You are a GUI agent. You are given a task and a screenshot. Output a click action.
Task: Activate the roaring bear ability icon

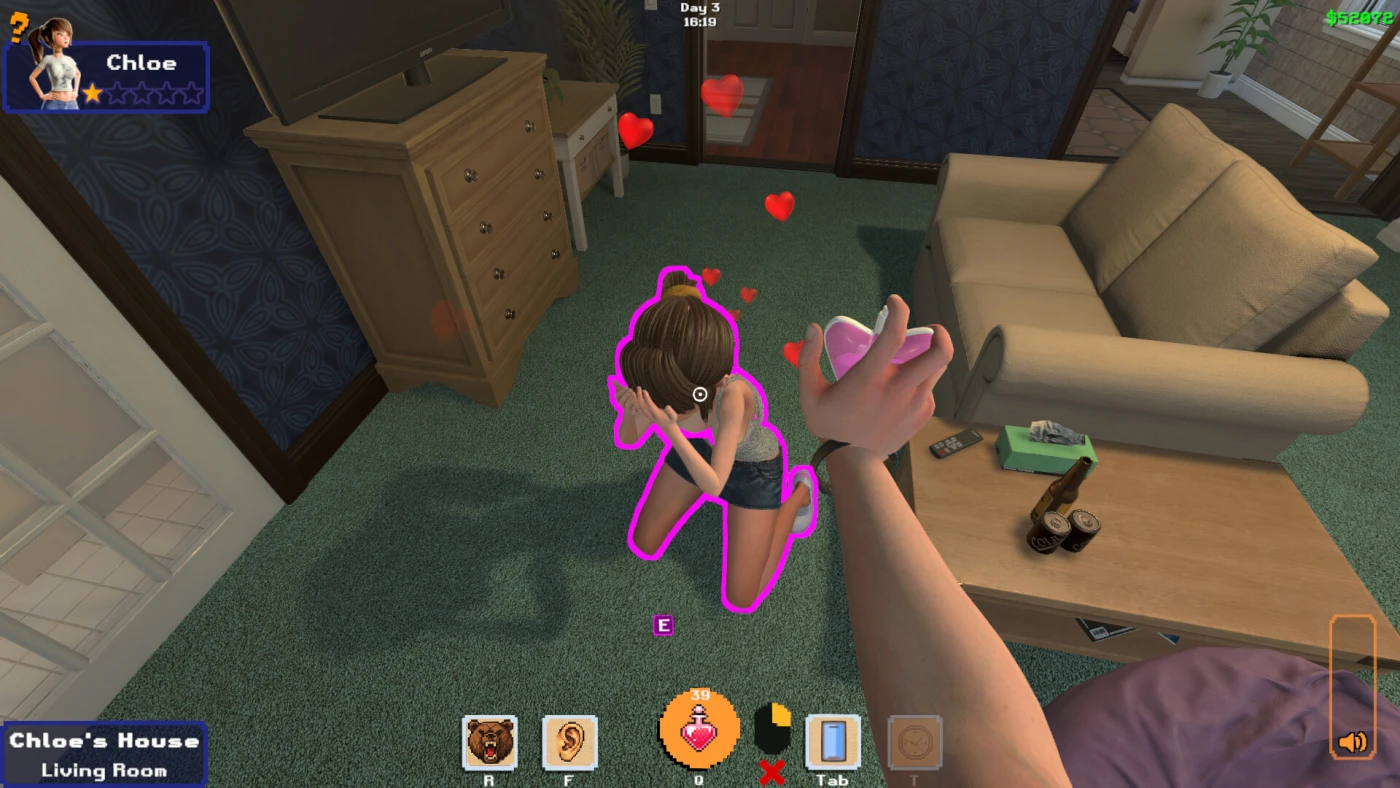point(490,742)
